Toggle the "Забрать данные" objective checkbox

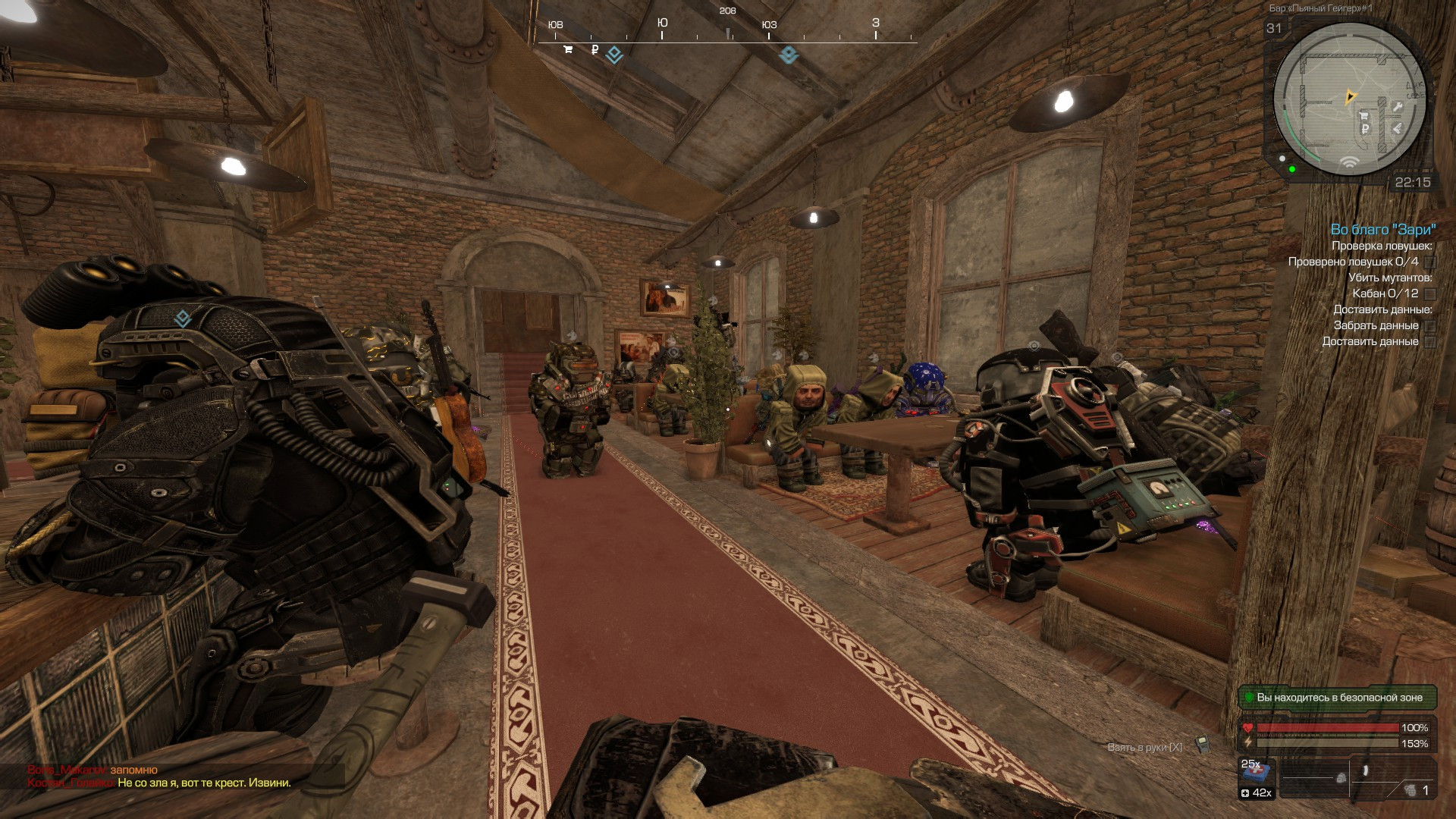coord(1429,325)
